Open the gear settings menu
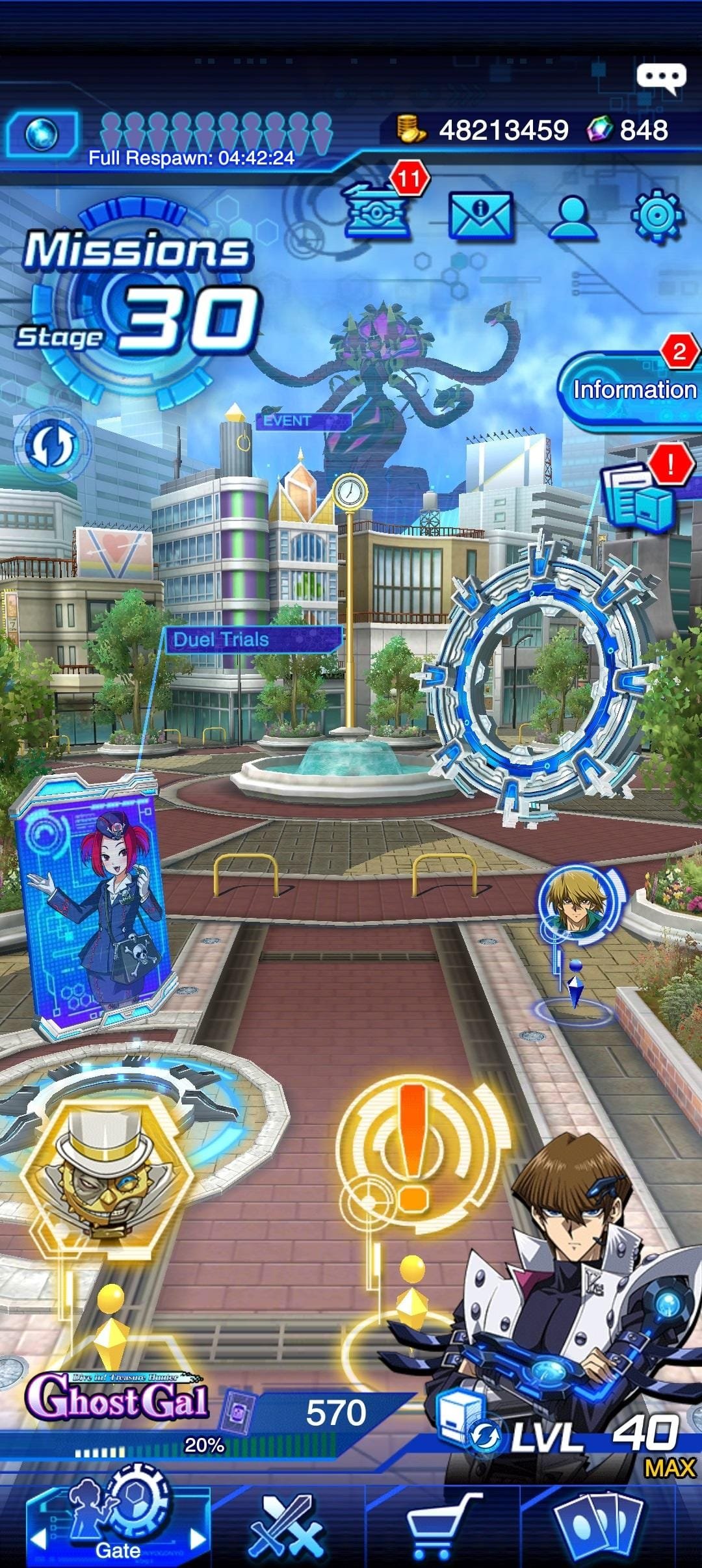The width and height of the screenshot is (702, 1568). point(658,215)
